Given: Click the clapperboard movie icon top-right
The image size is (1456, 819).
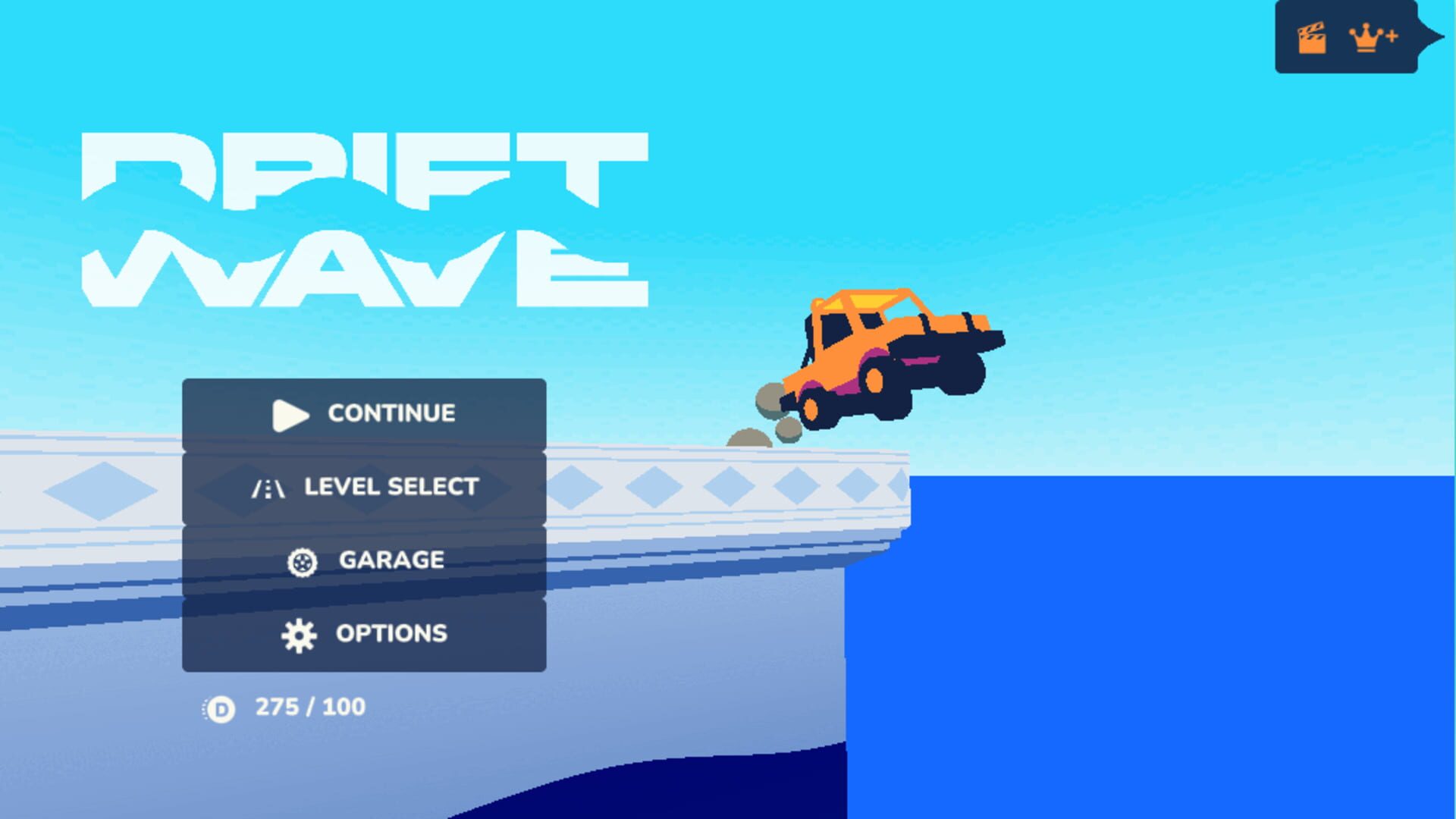Looking at the screenshot, I should pos(1311,37).
